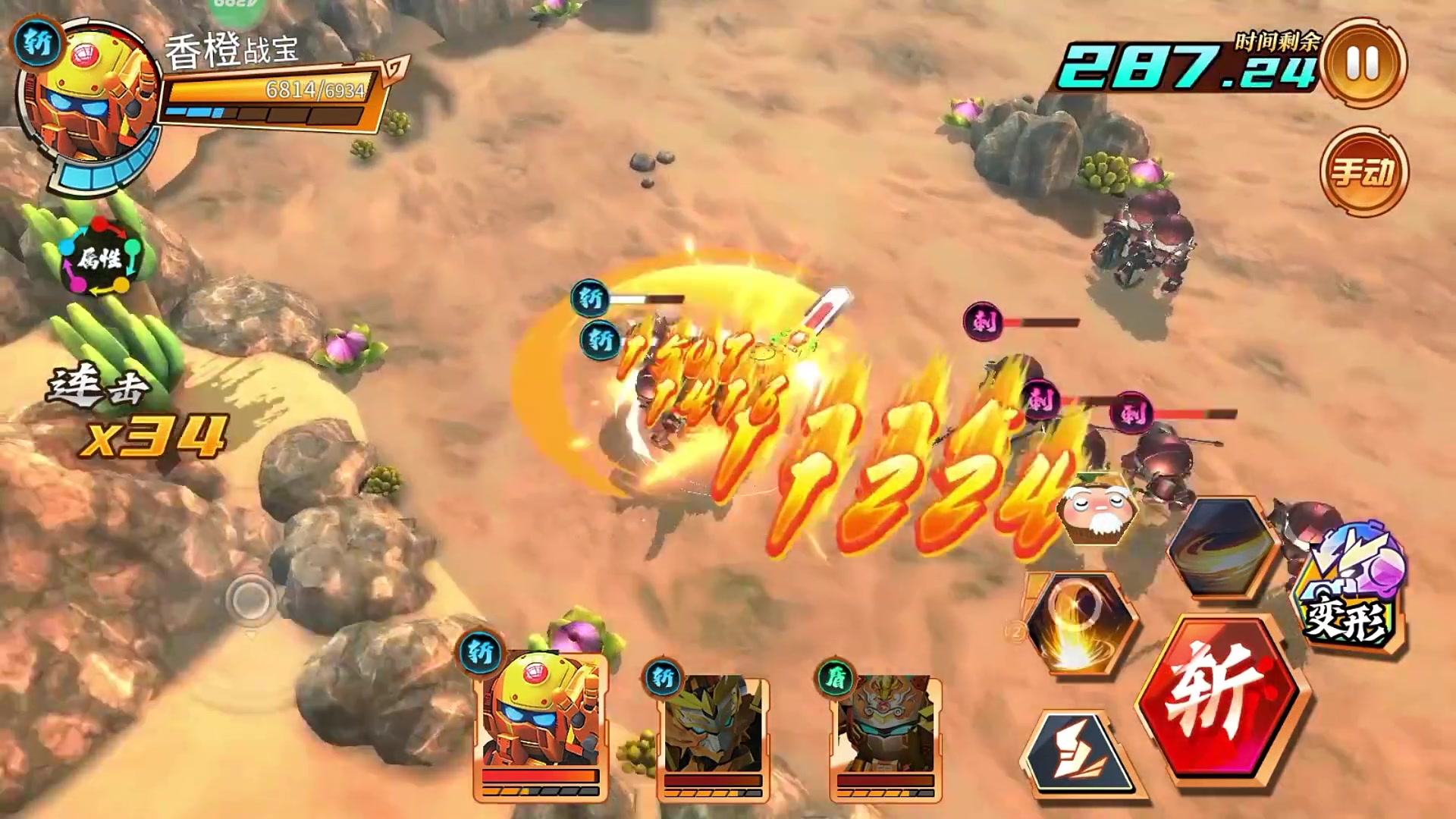
Task: Touch the virtual movement joystick
Action: [x=252, y=601]
